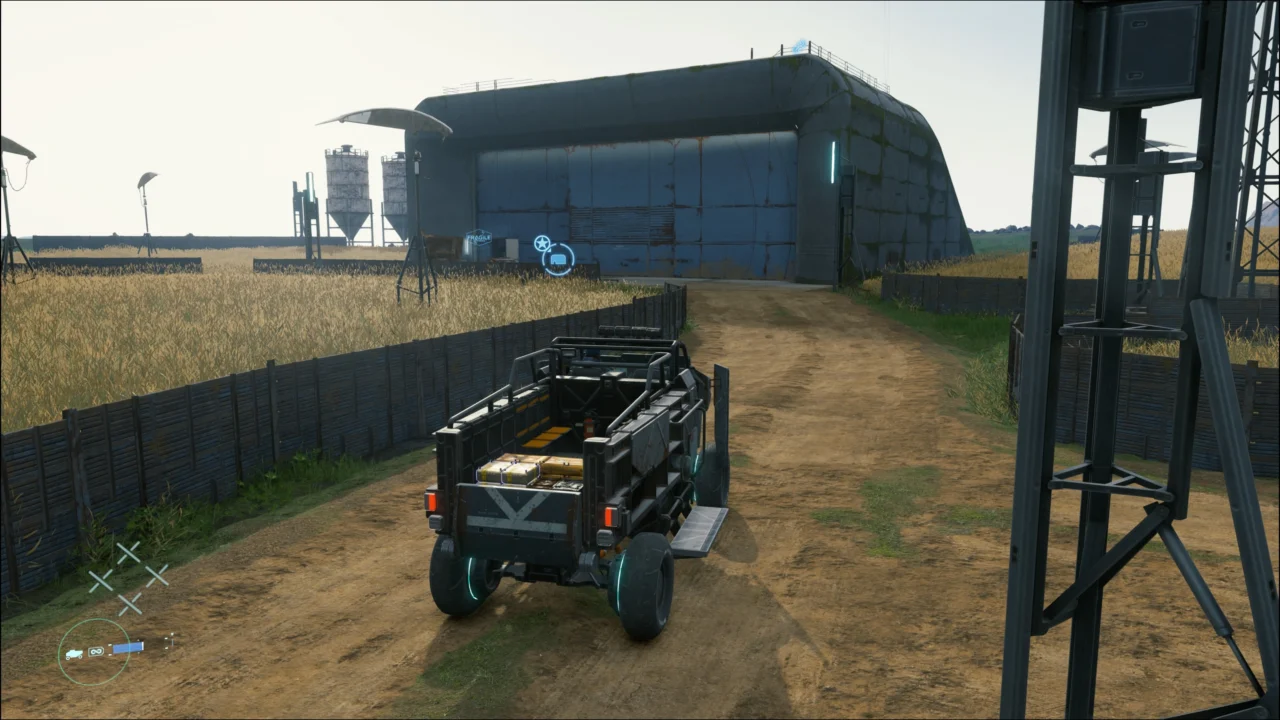Click the star badge above the delivery marker
The height and width of the screenshot is (720, 1280).
coord(541,242)
